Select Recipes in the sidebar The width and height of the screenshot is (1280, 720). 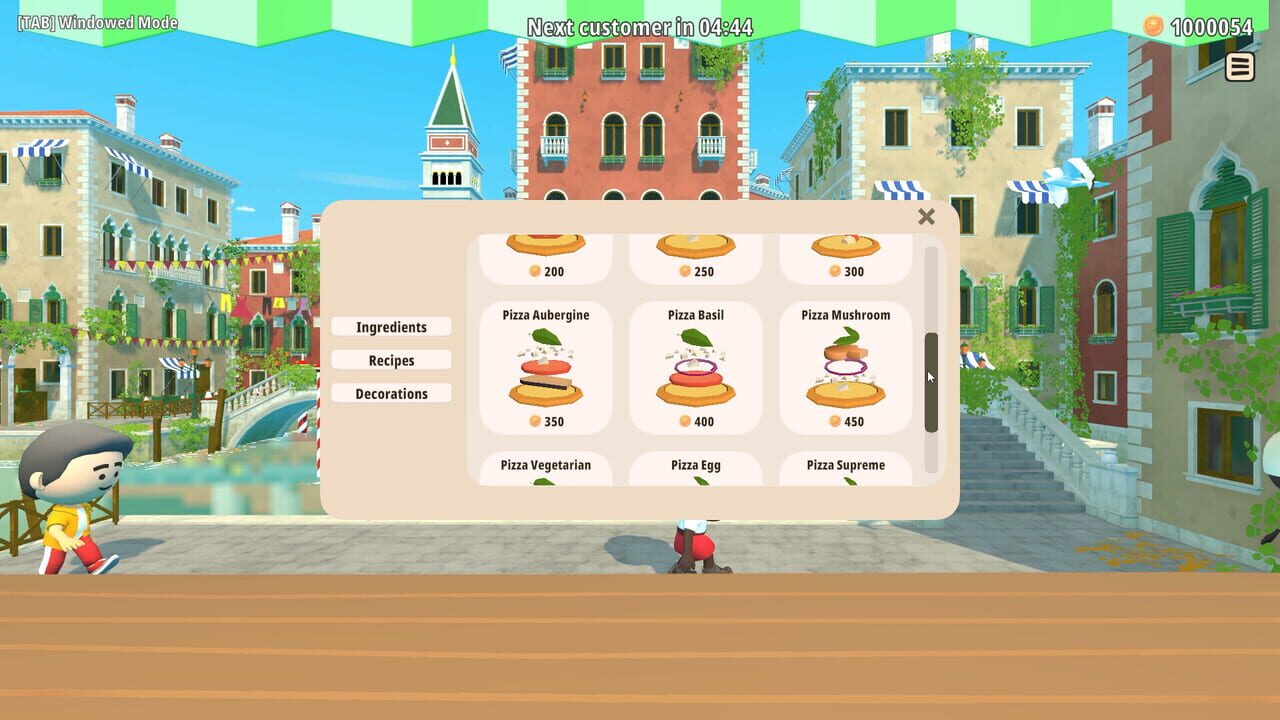pos(391,360)
